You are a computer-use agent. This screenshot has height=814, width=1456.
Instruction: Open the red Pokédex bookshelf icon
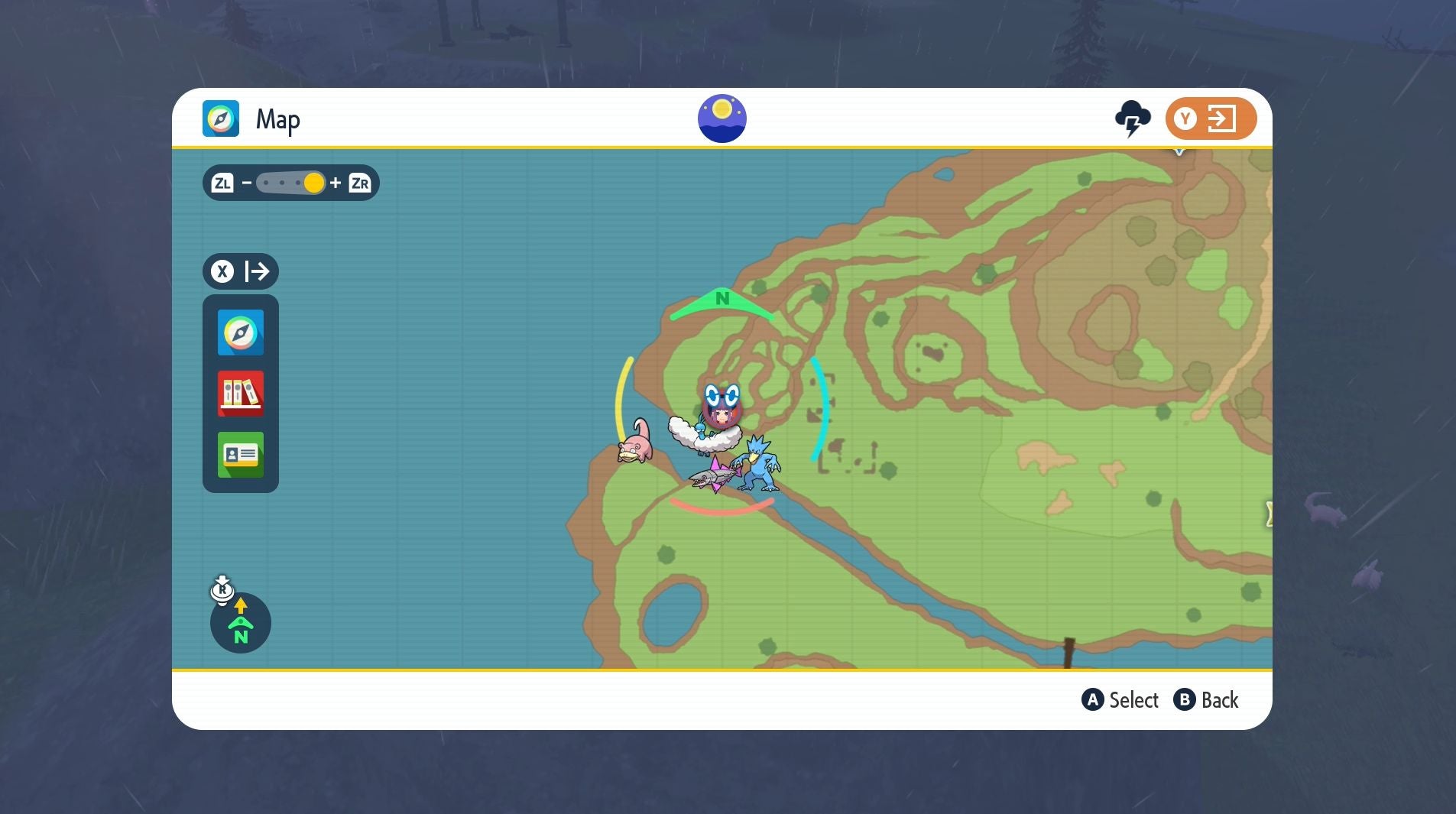pyautogui.click(x=240, y=394)
